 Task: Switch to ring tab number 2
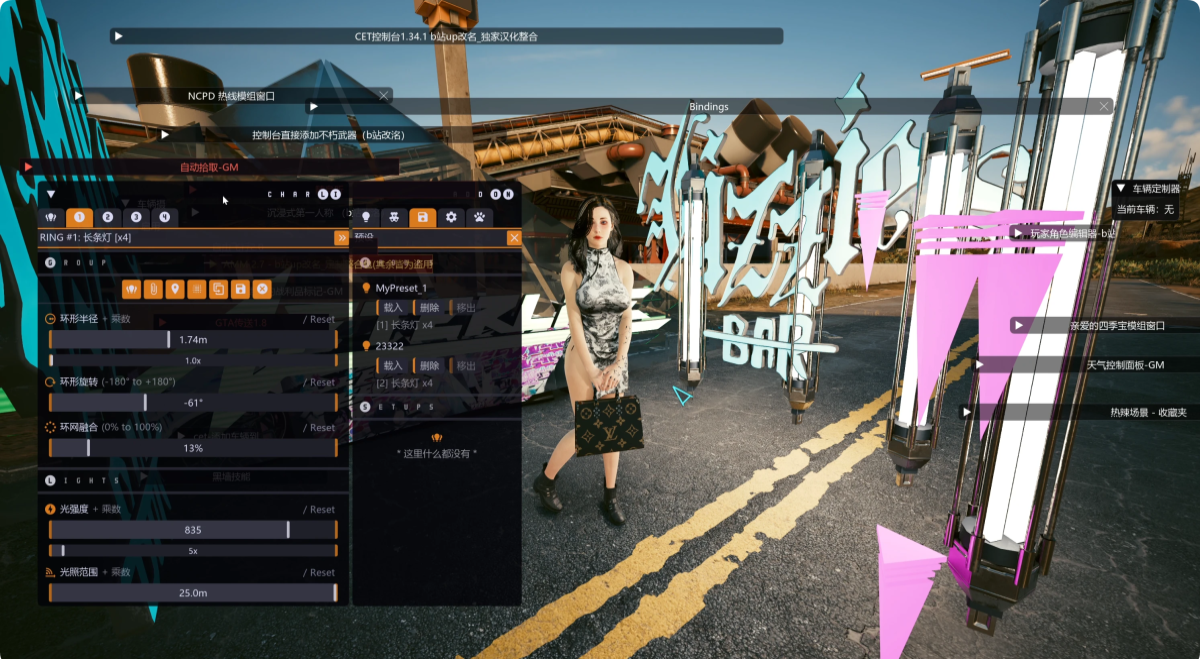[108, 217]
